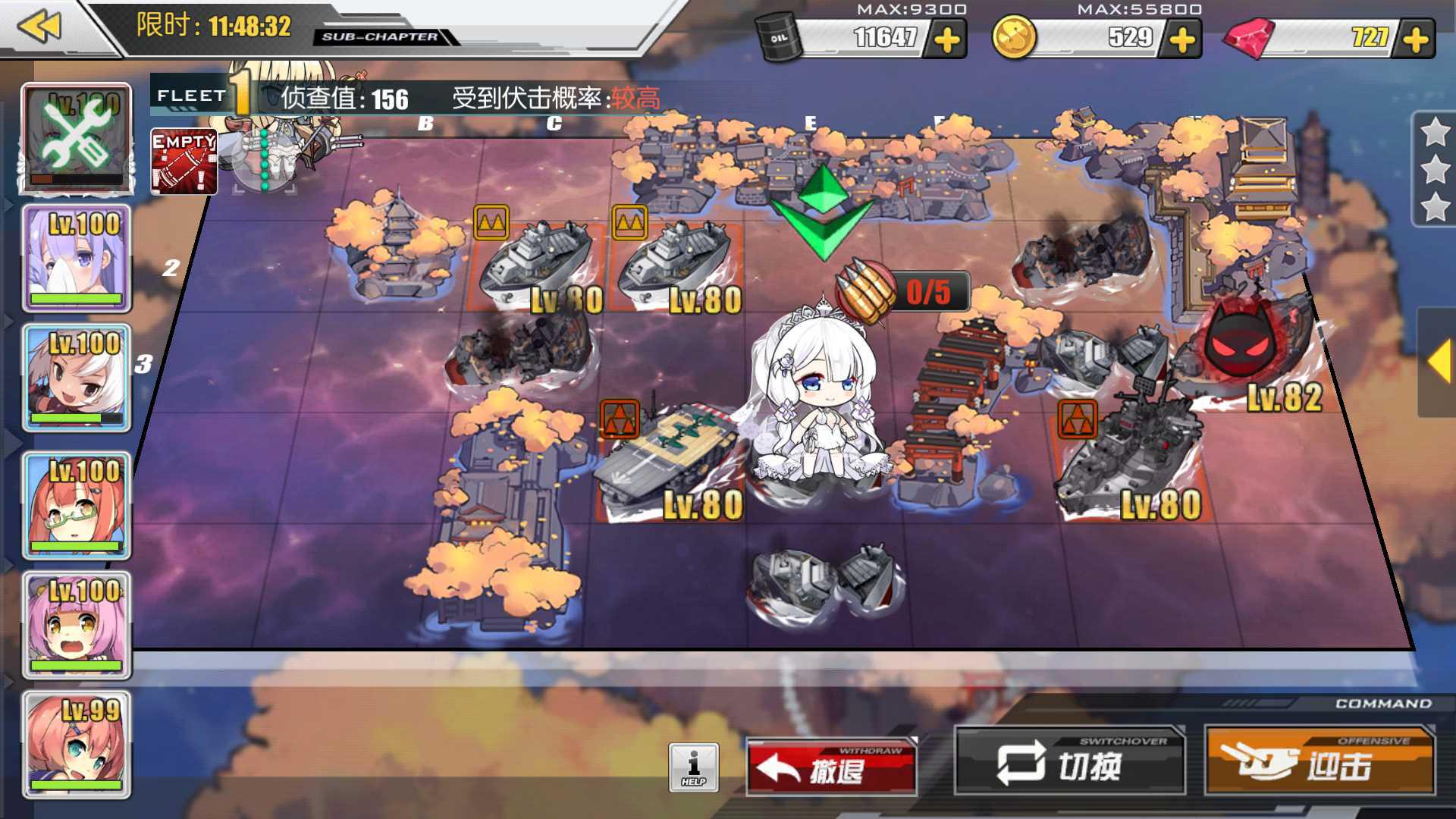Select the pink-haired Lv.100 ship portrait

click(76, 625)
